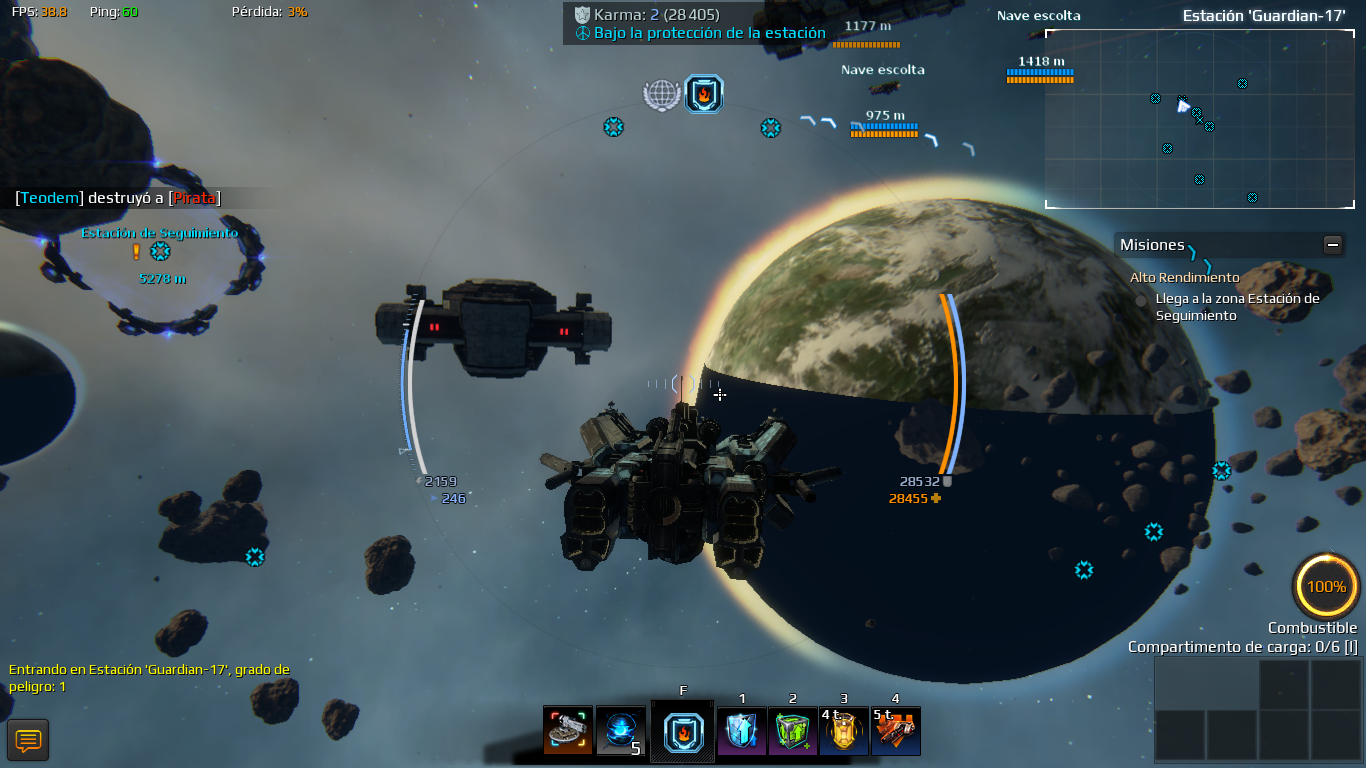Collapse the Misiones panel

1332,244
